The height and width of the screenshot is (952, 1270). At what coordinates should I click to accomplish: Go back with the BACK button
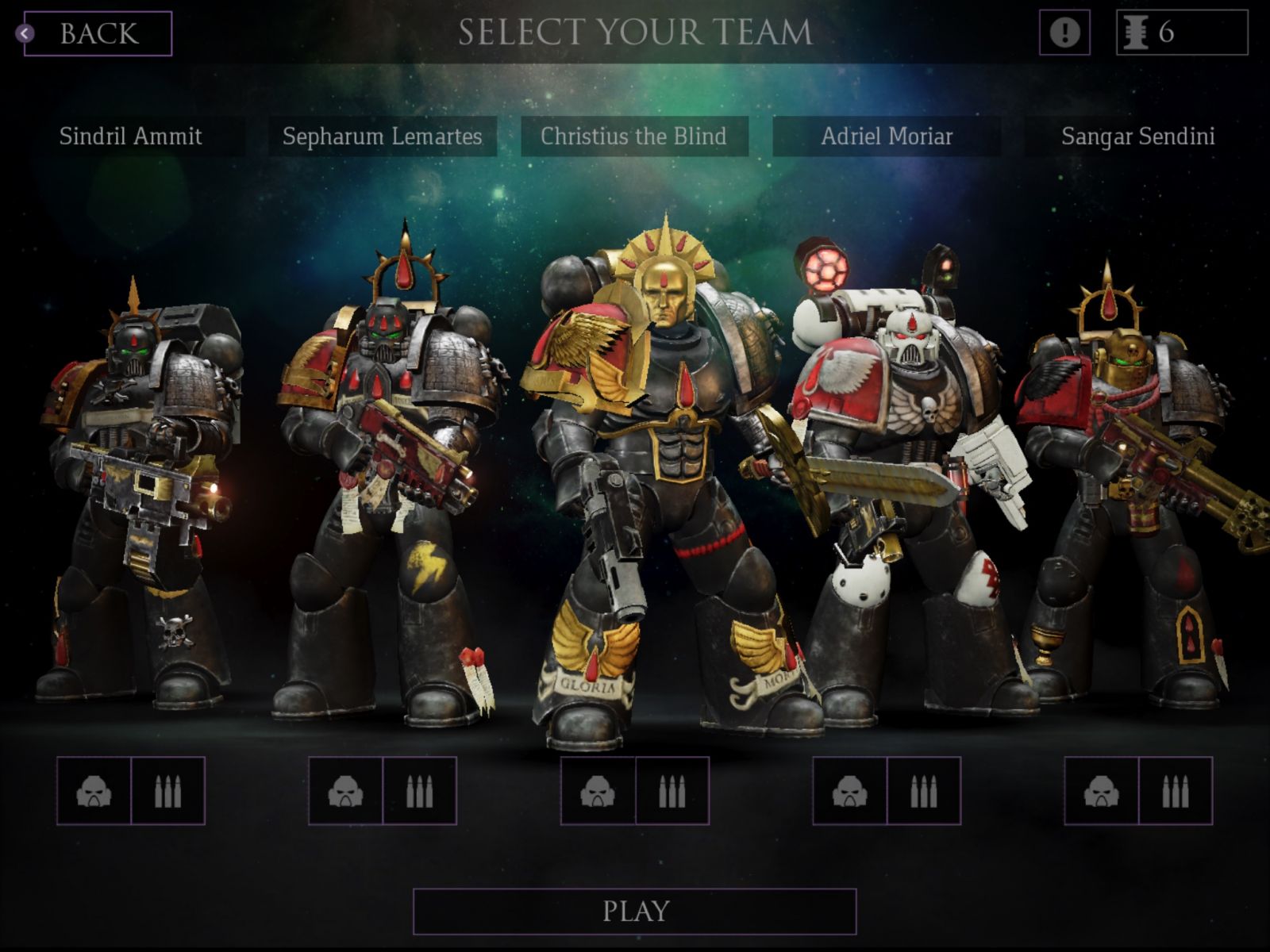pyautogui.click(x=98, y=33)
